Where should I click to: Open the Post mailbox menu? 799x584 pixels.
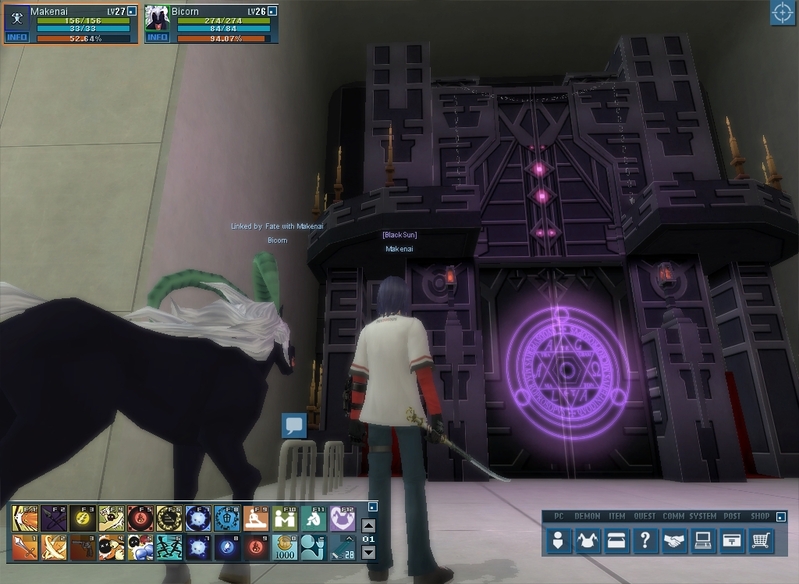click(x=733, y=540)
